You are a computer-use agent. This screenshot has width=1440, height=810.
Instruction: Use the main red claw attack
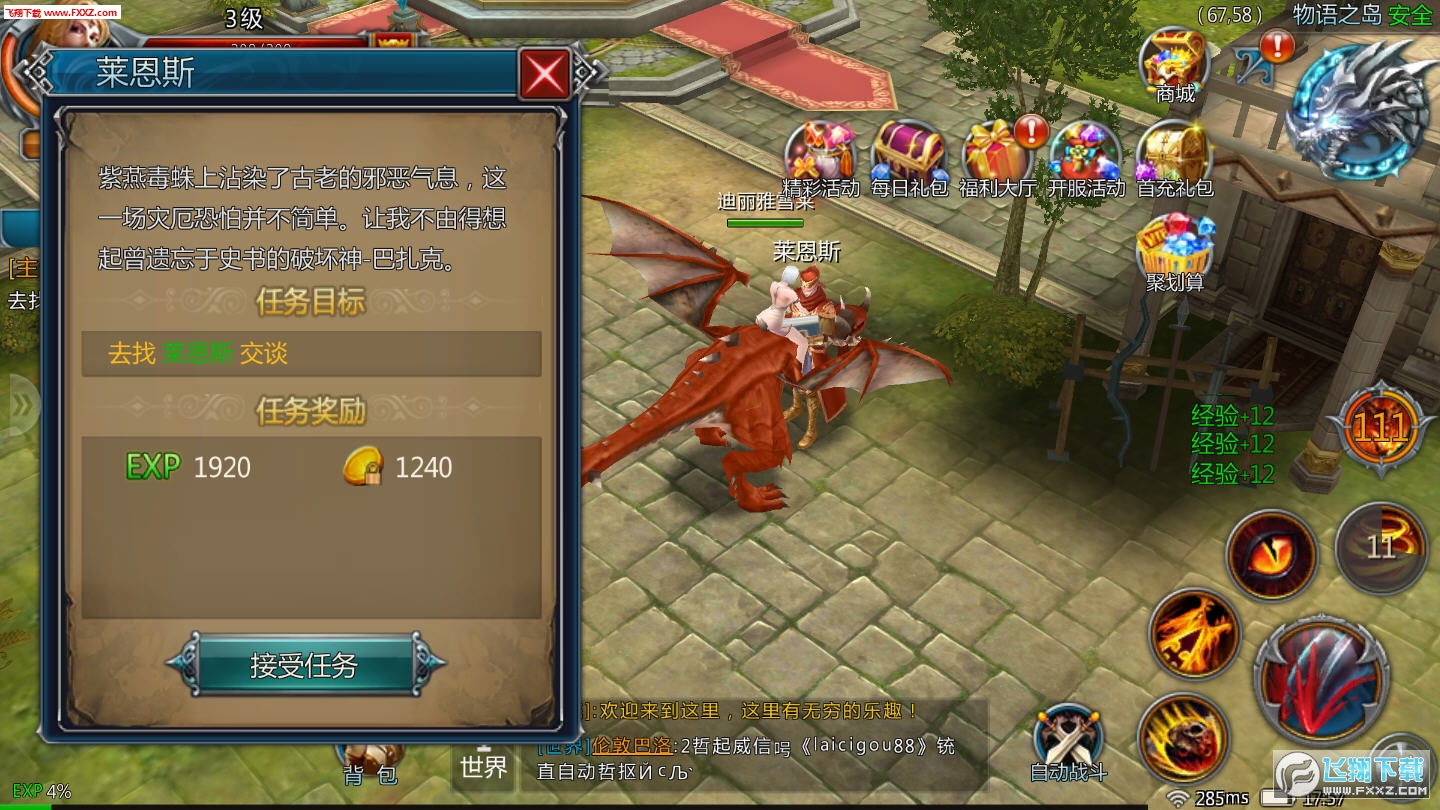point(1321,680)
